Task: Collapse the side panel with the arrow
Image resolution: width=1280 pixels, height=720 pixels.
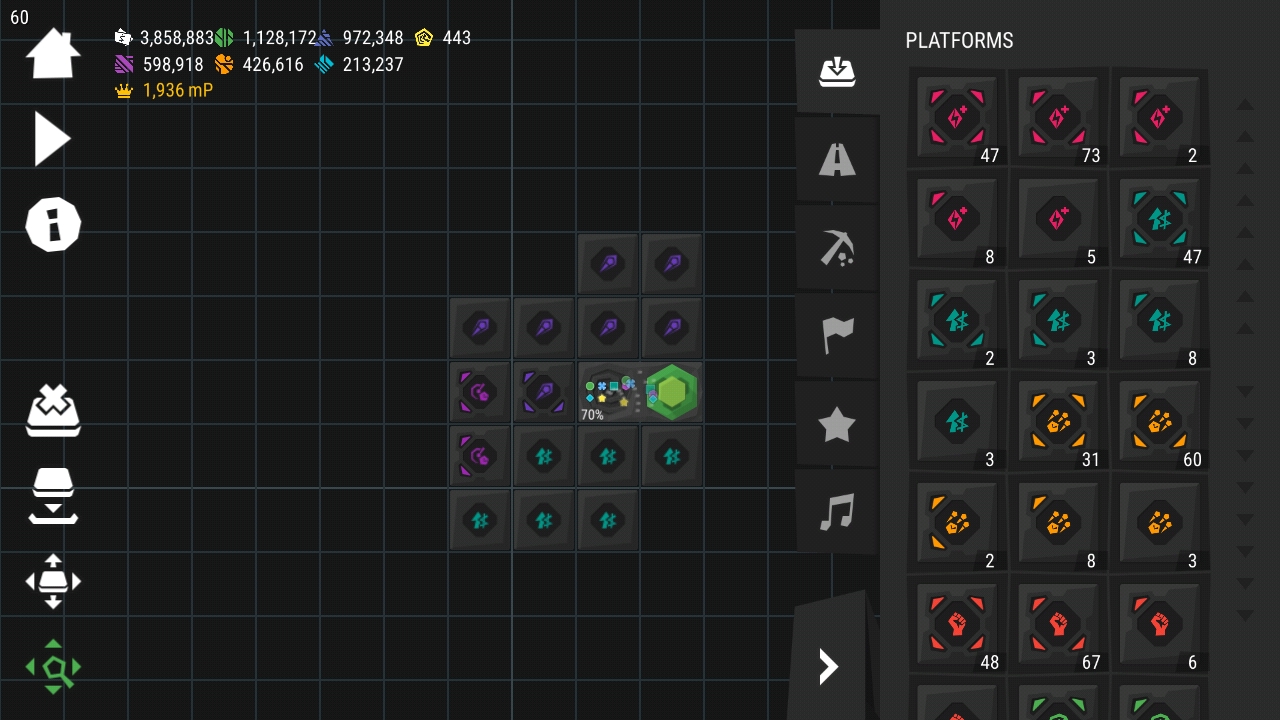Action: click(x=829, y=666)
